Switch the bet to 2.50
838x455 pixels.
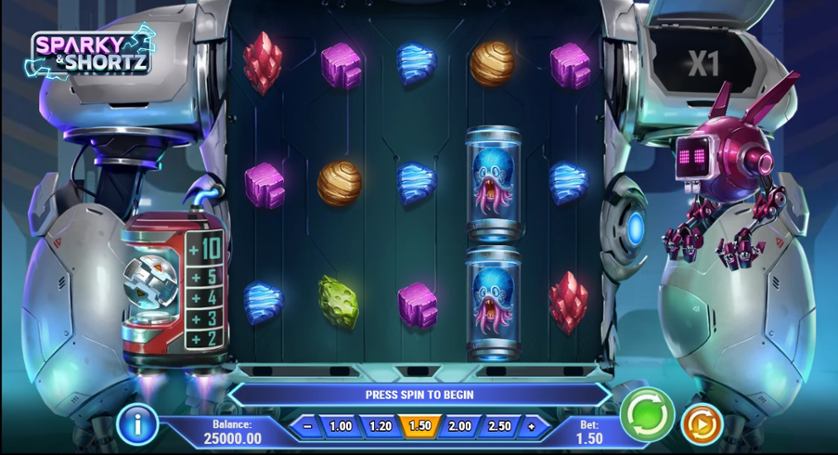499,426
